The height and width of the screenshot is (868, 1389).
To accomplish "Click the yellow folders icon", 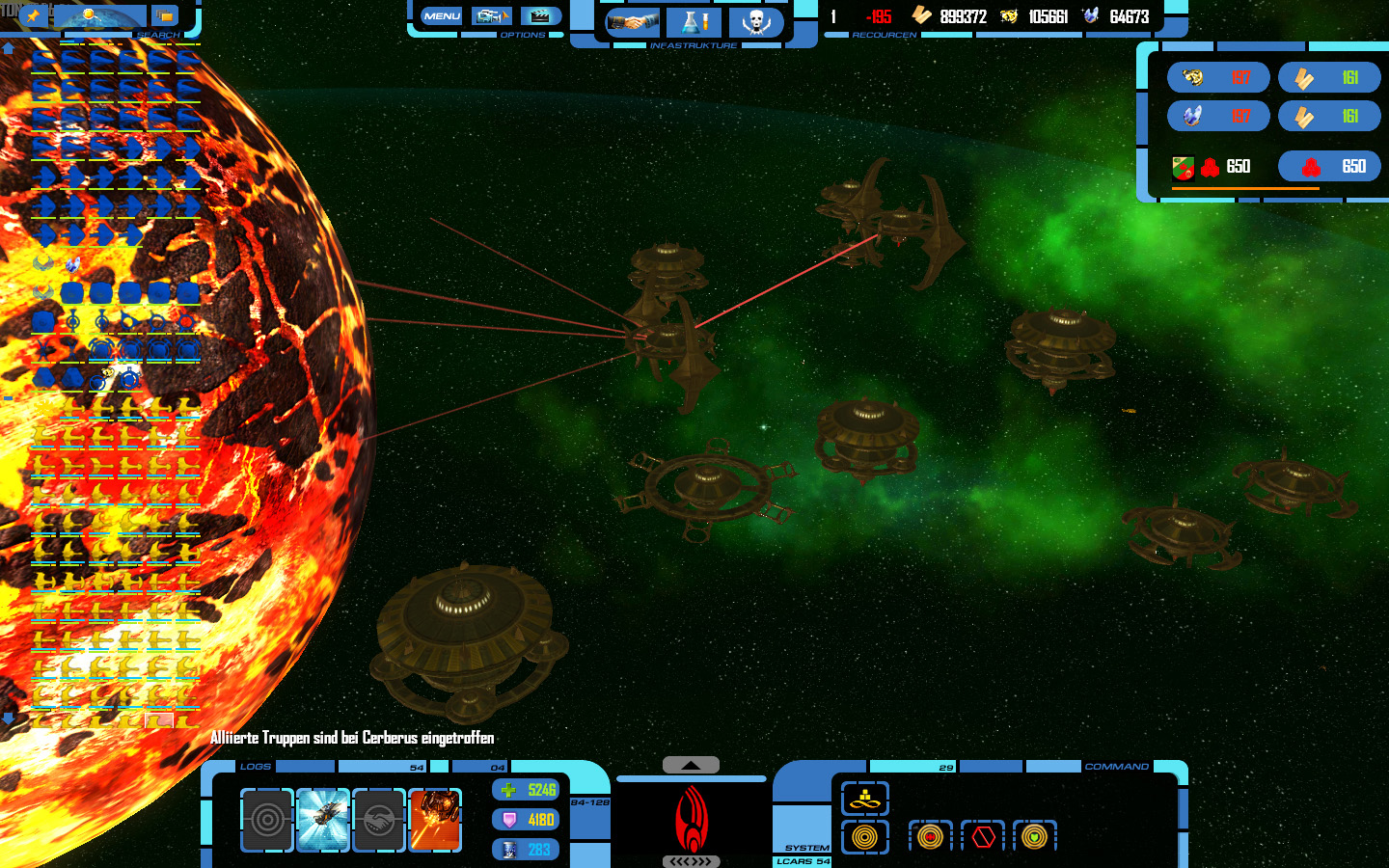I will [x=165, y=16].
